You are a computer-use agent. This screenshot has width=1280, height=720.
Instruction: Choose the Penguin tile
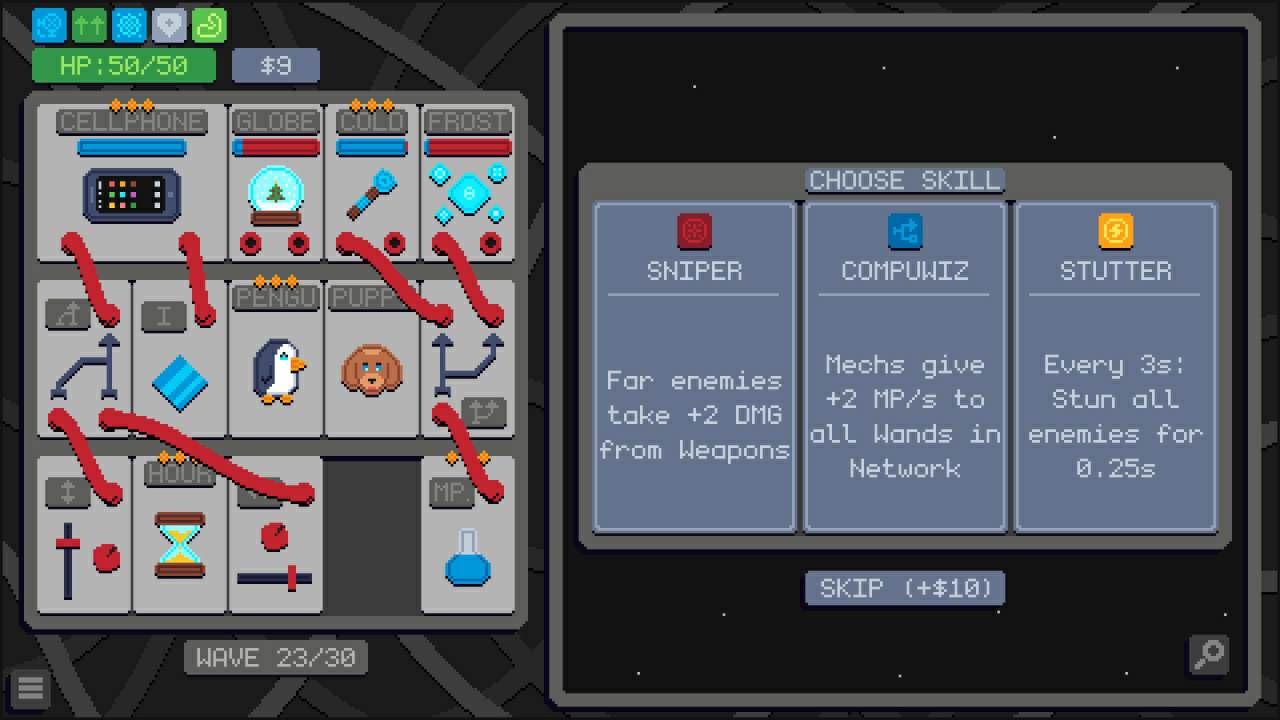275,360
